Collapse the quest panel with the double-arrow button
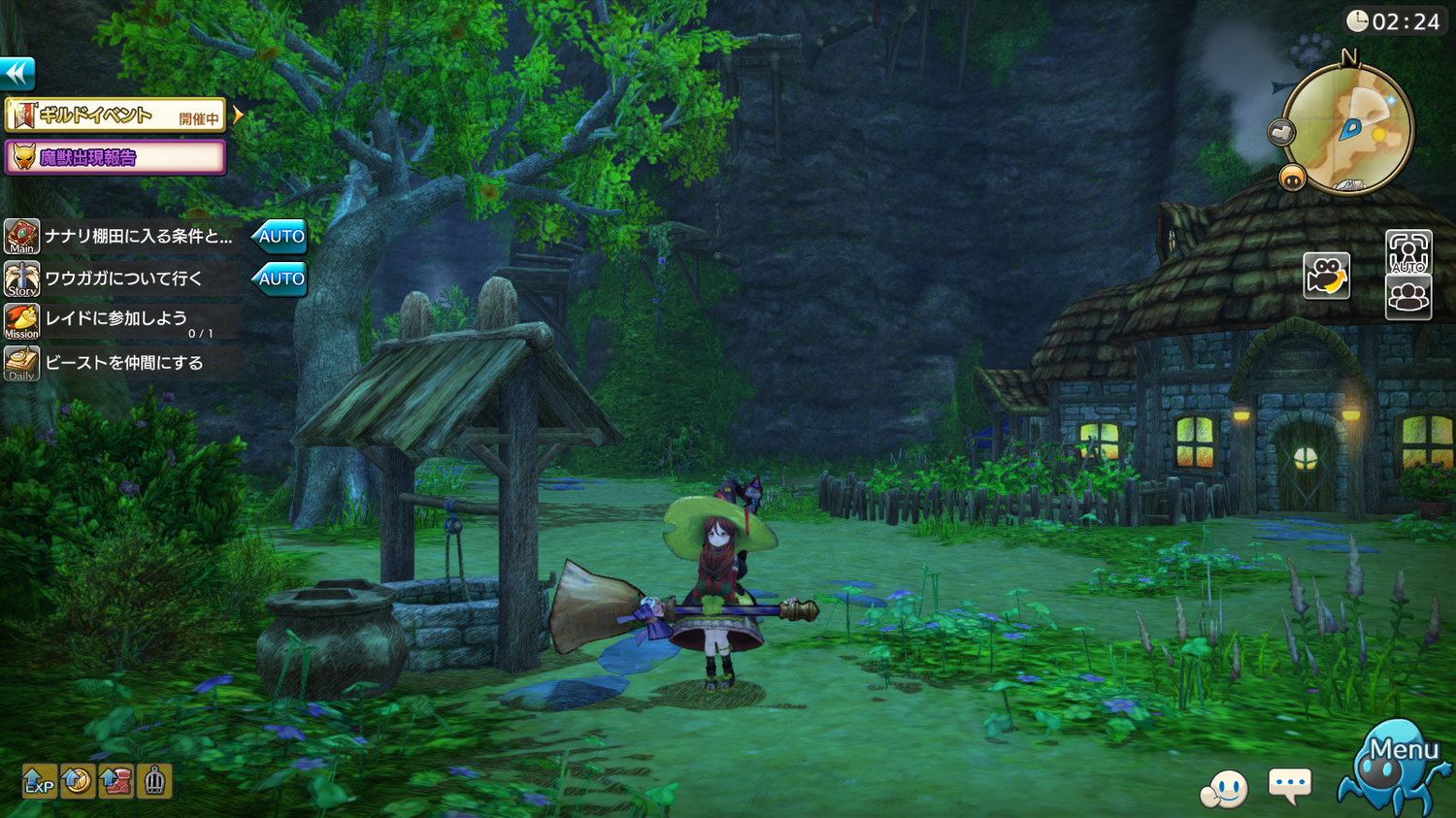 [17, 74]
